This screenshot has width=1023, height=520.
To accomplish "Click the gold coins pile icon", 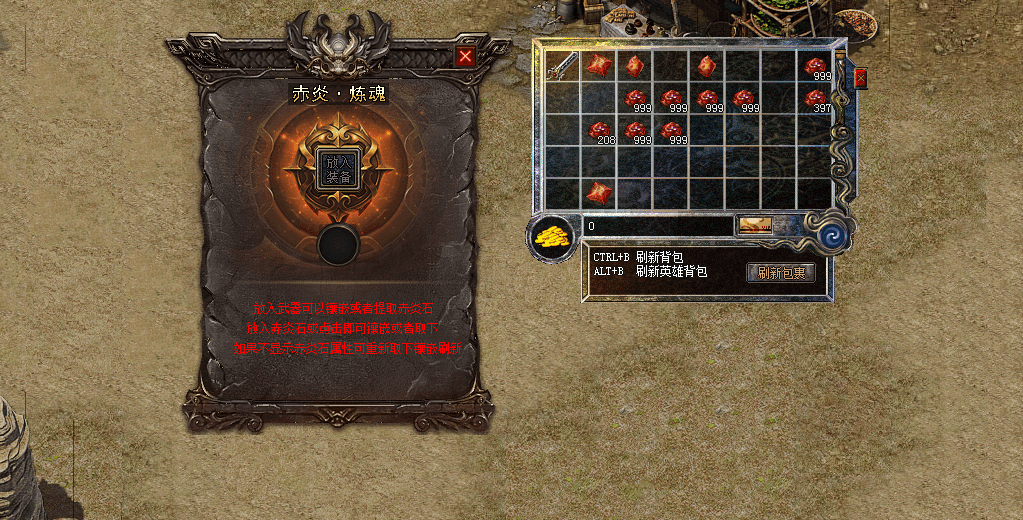I will (x=551, y=238).
